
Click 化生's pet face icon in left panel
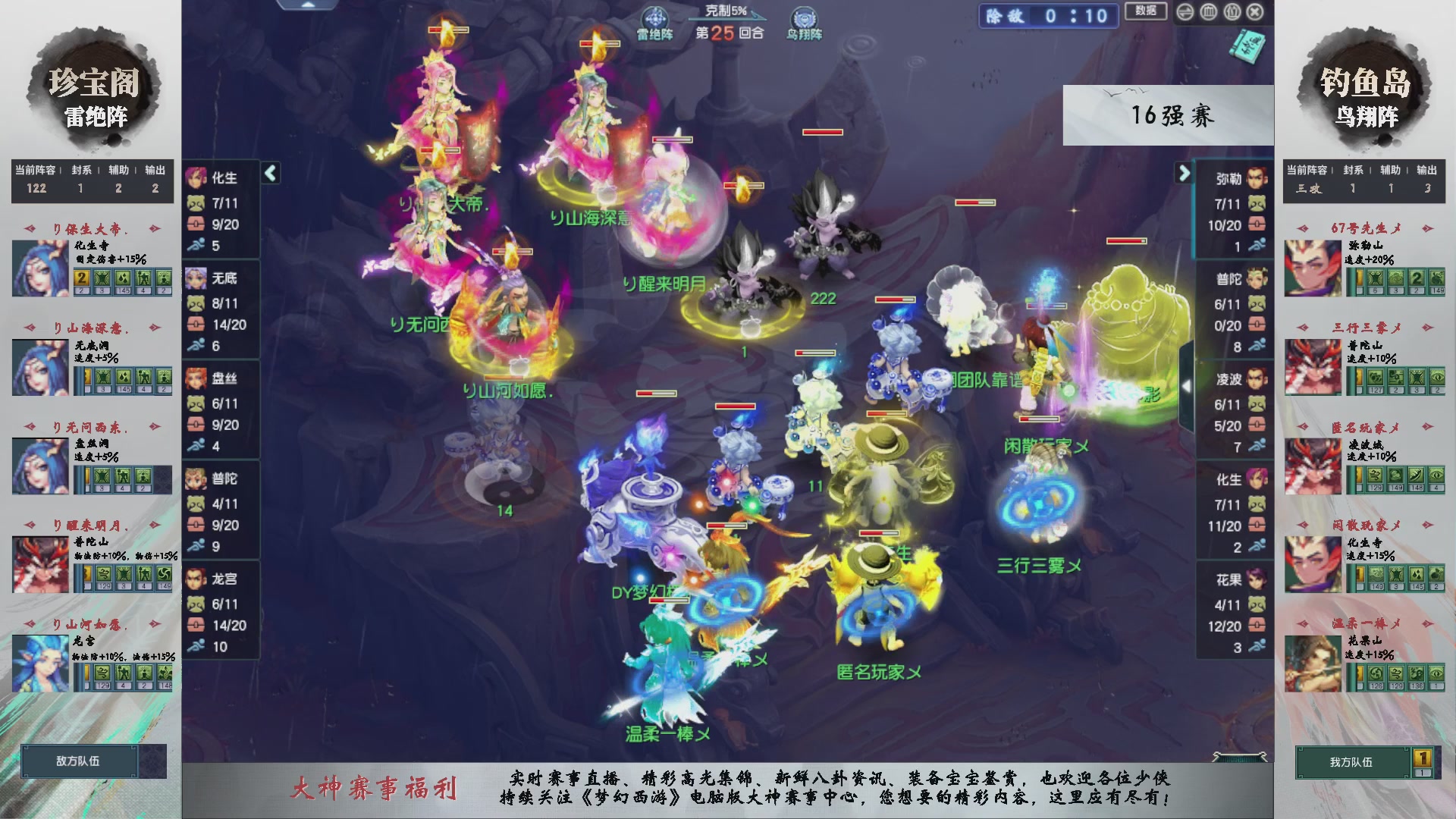coord(196,204)
